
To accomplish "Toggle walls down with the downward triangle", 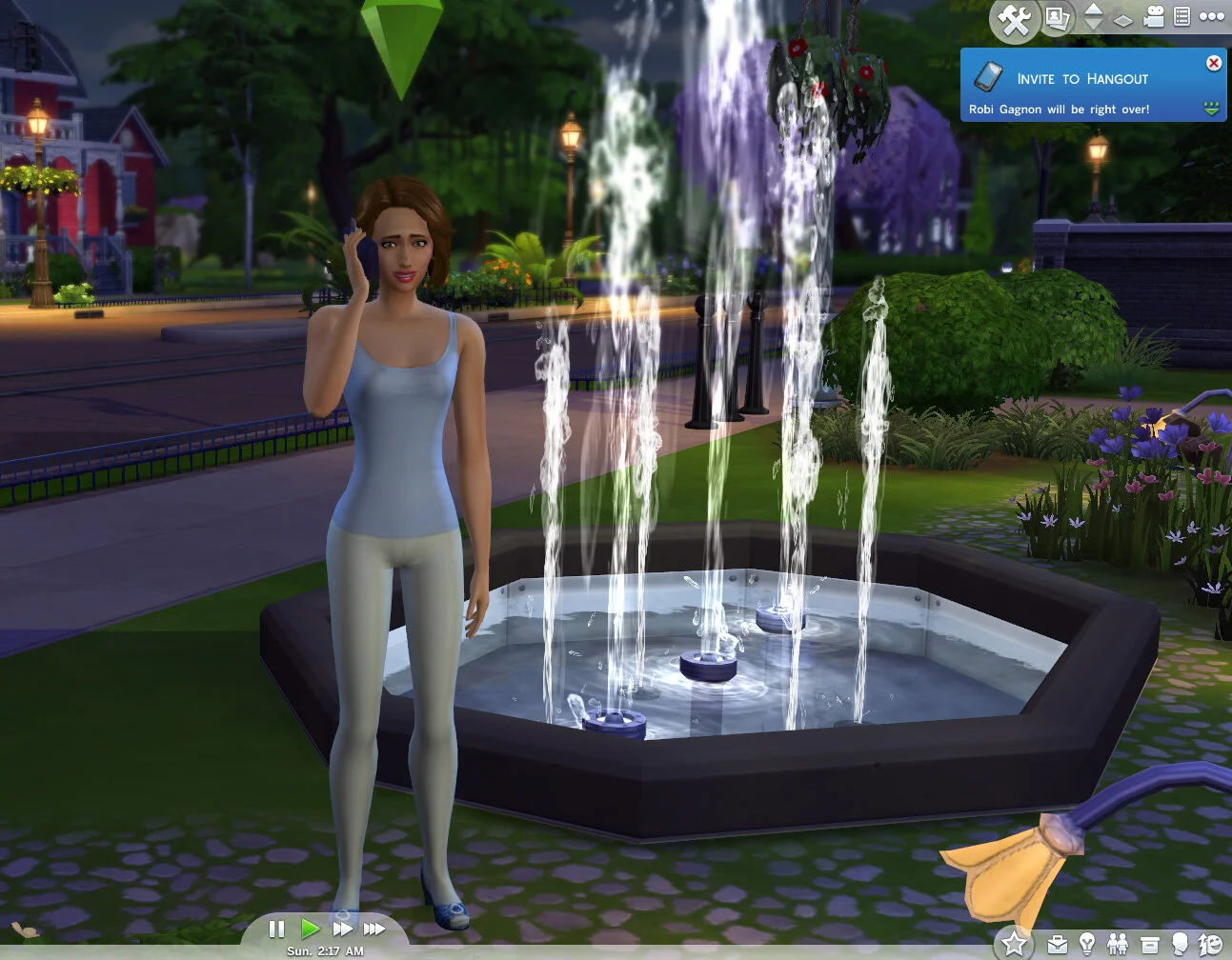I will click(1094, 27).
